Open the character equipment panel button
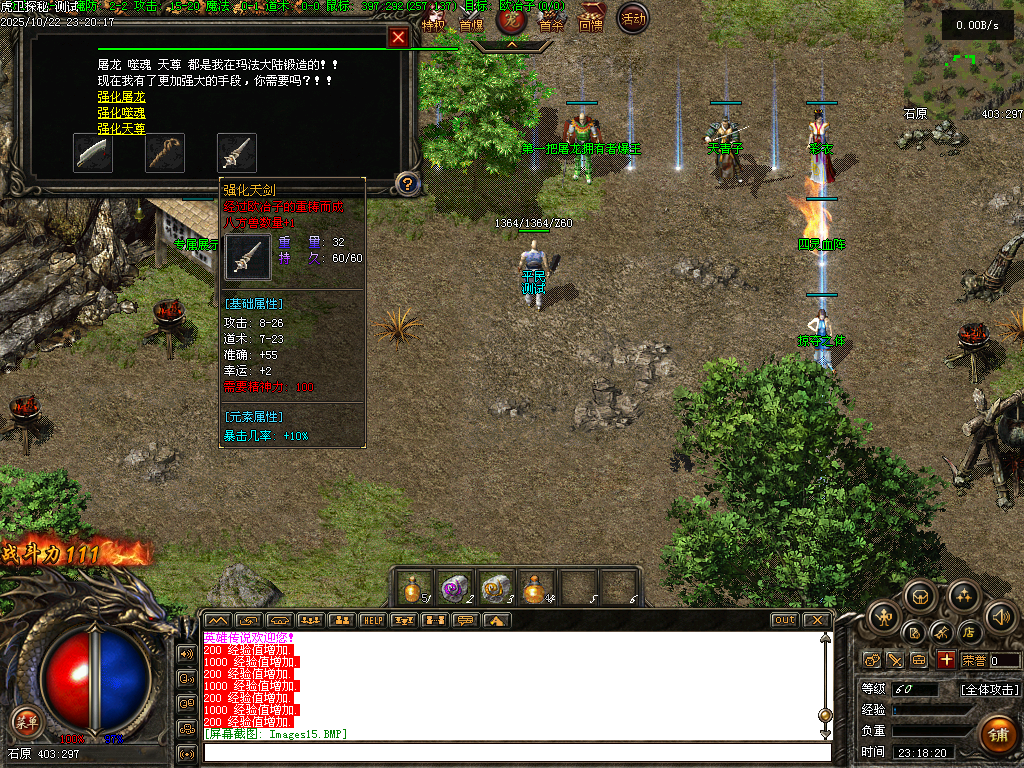 click(885, 617)
